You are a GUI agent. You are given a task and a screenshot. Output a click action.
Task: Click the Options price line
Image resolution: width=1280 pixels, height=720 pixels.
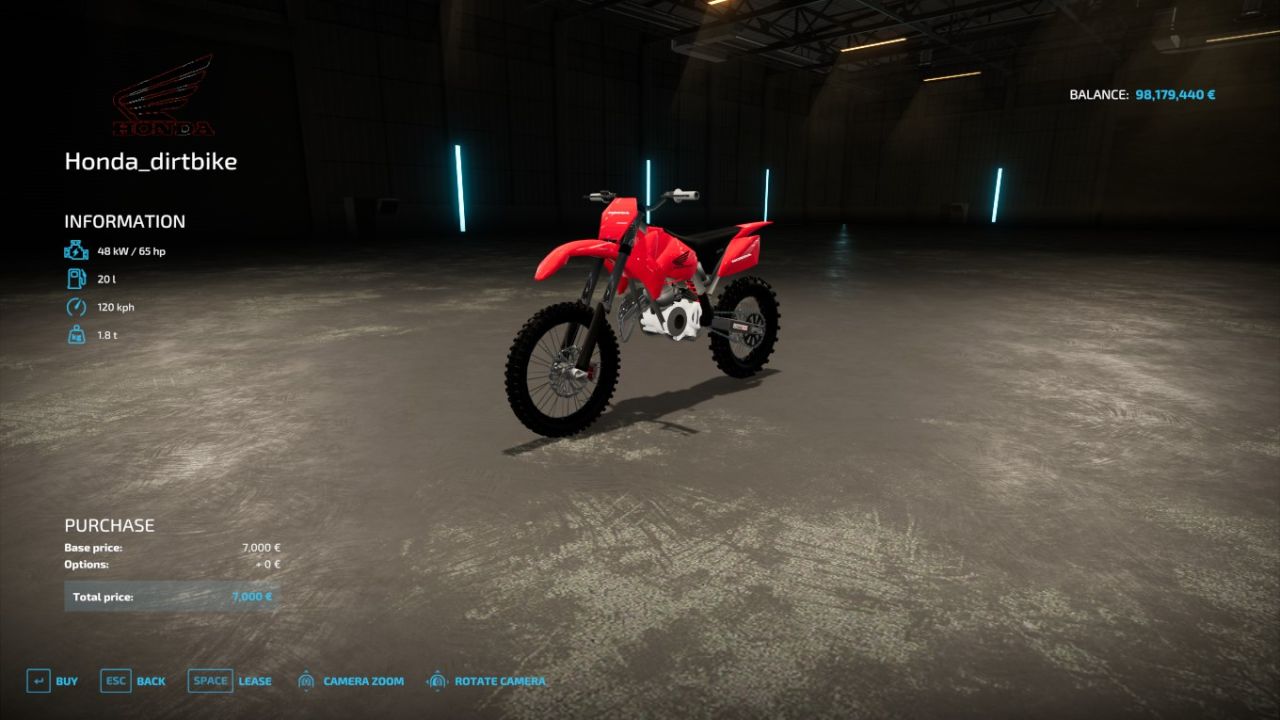pos(170,564)
